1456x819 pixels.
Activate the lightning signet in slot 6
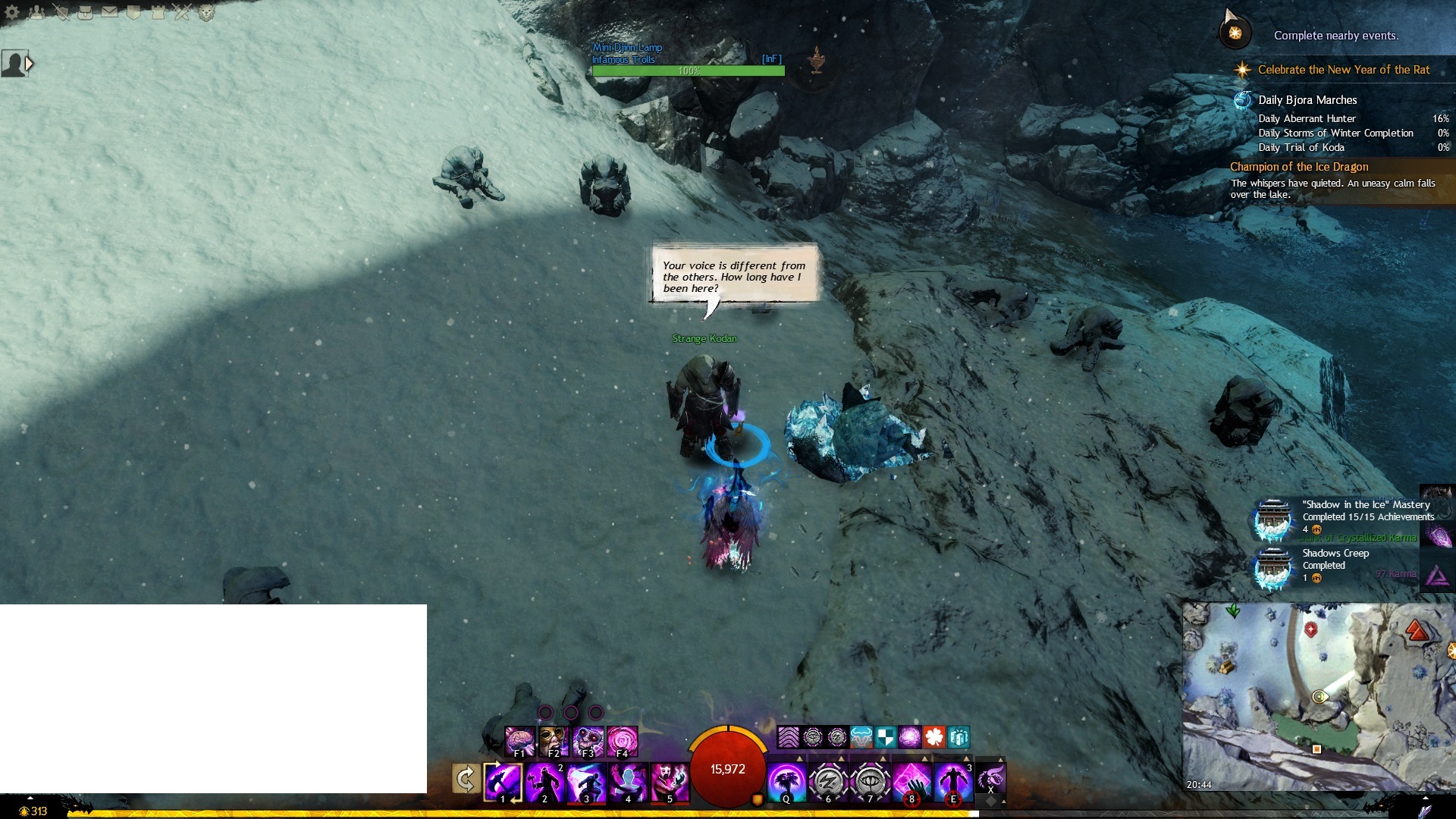828,782
